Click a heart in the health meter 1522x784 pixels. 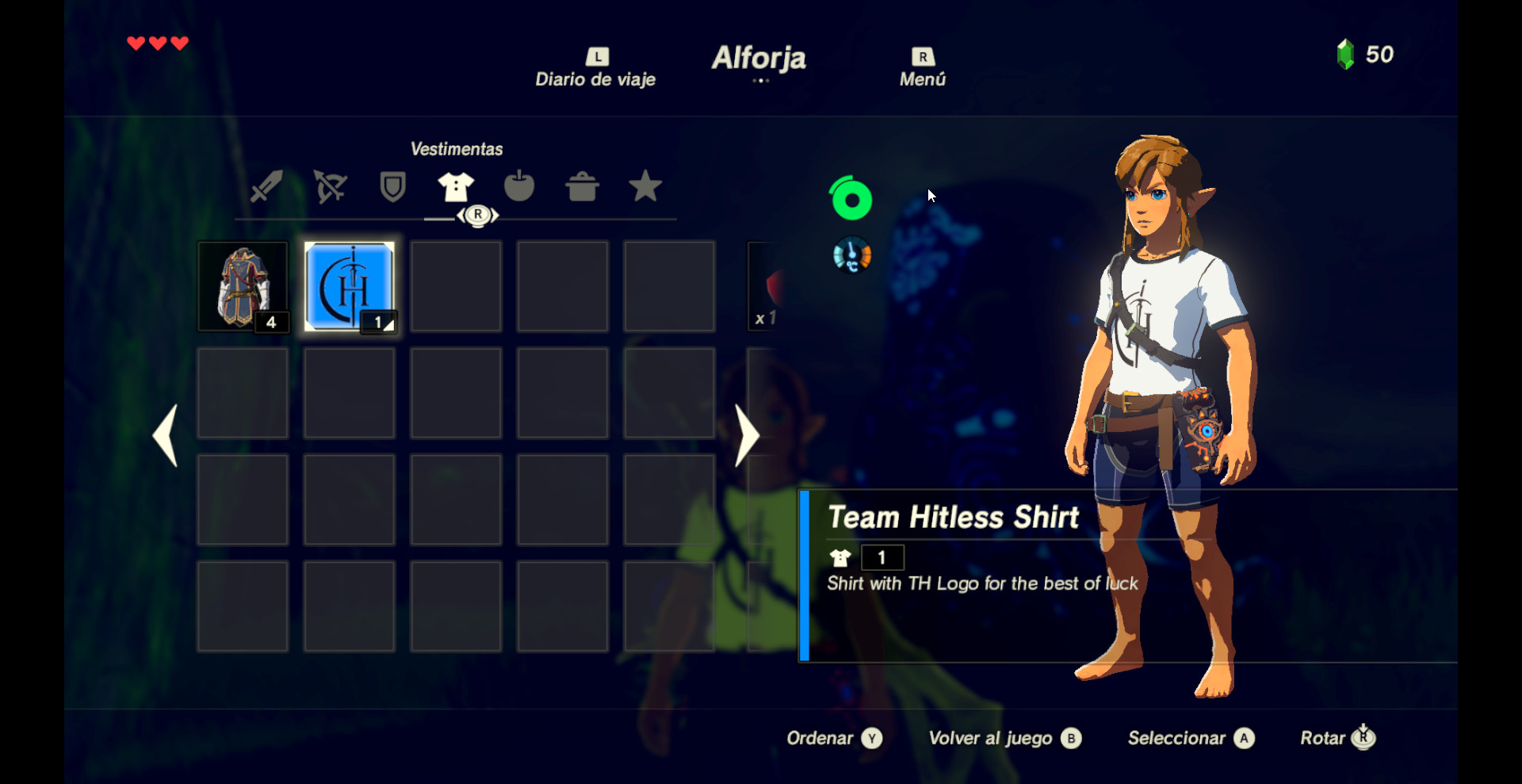(157, 44)
